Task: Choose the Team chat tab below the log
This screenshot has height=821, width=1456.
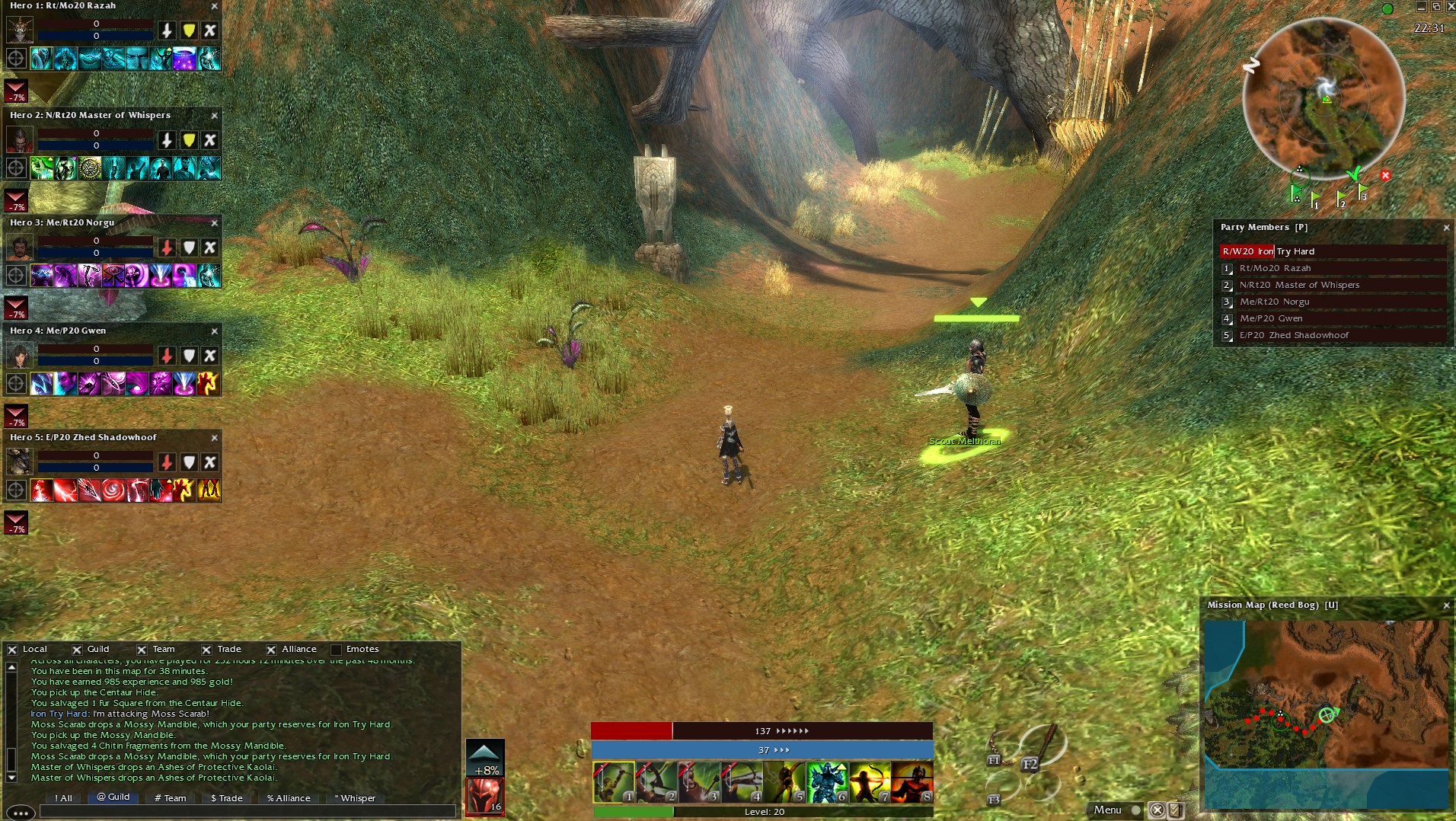Action: [x=171, y=798]
